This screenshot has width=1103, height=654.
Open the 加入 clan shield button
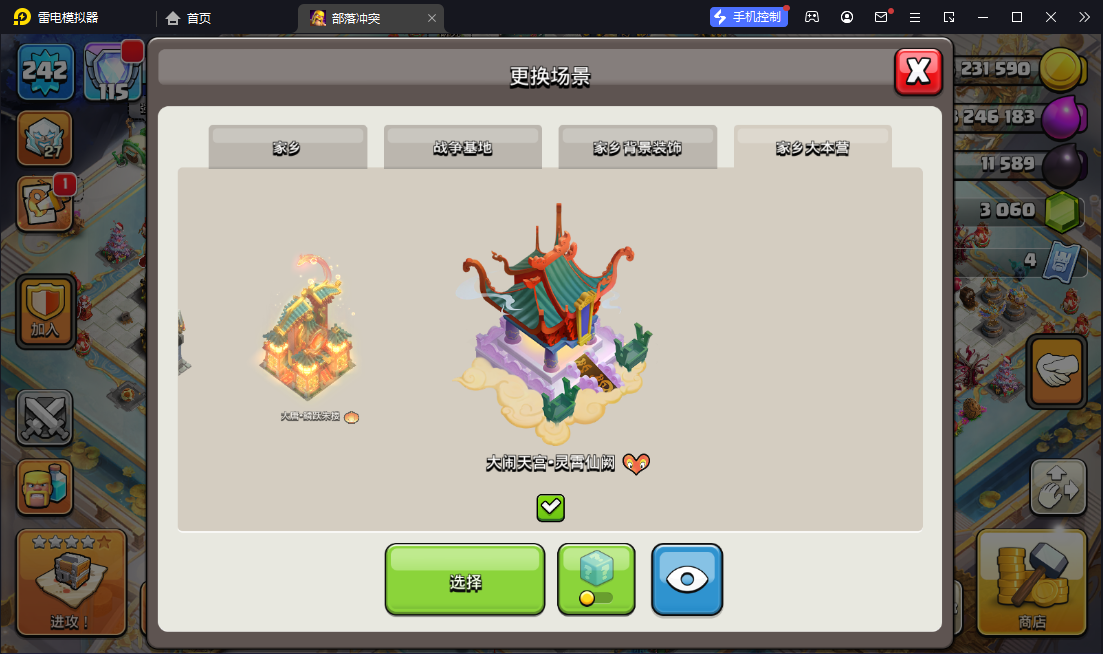click(45, 310)
